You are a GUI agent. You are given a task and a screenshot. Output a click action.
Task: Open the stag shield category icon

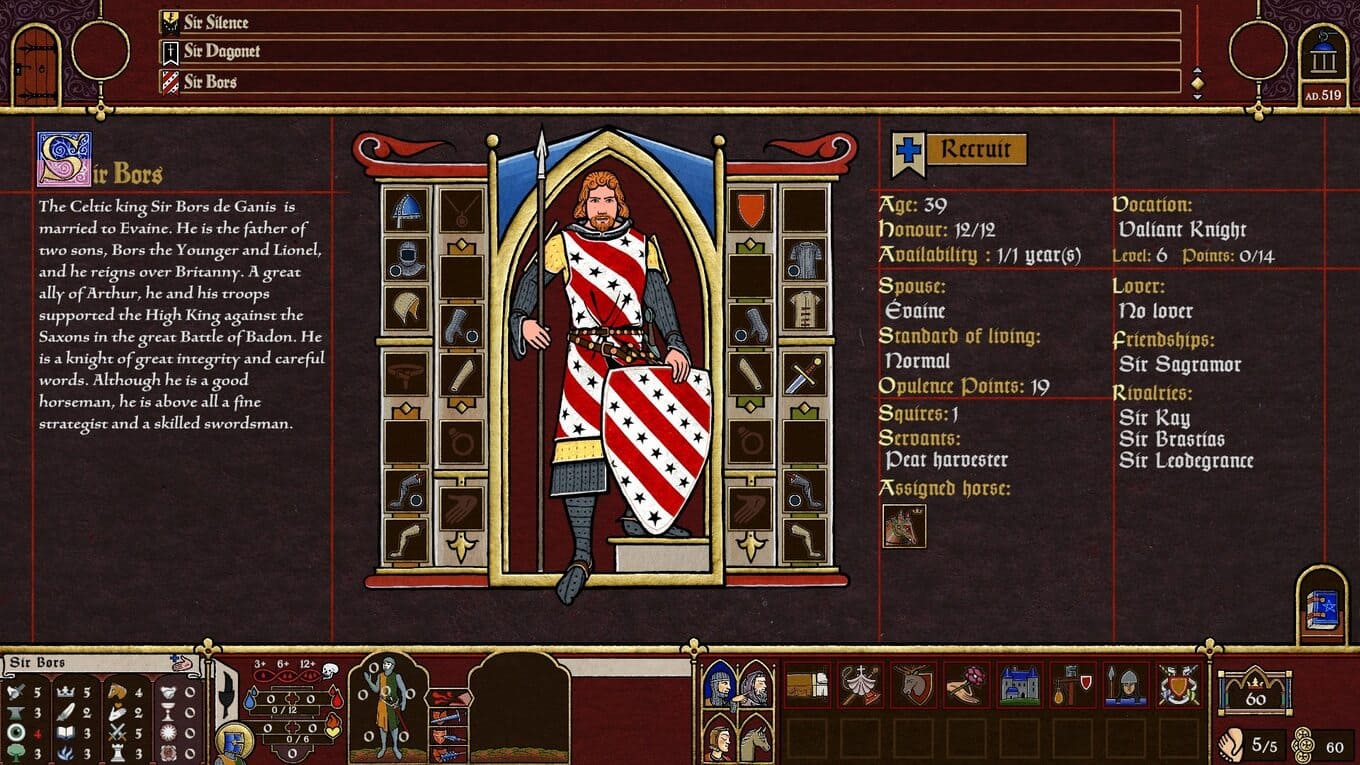(x=912, y=685)
